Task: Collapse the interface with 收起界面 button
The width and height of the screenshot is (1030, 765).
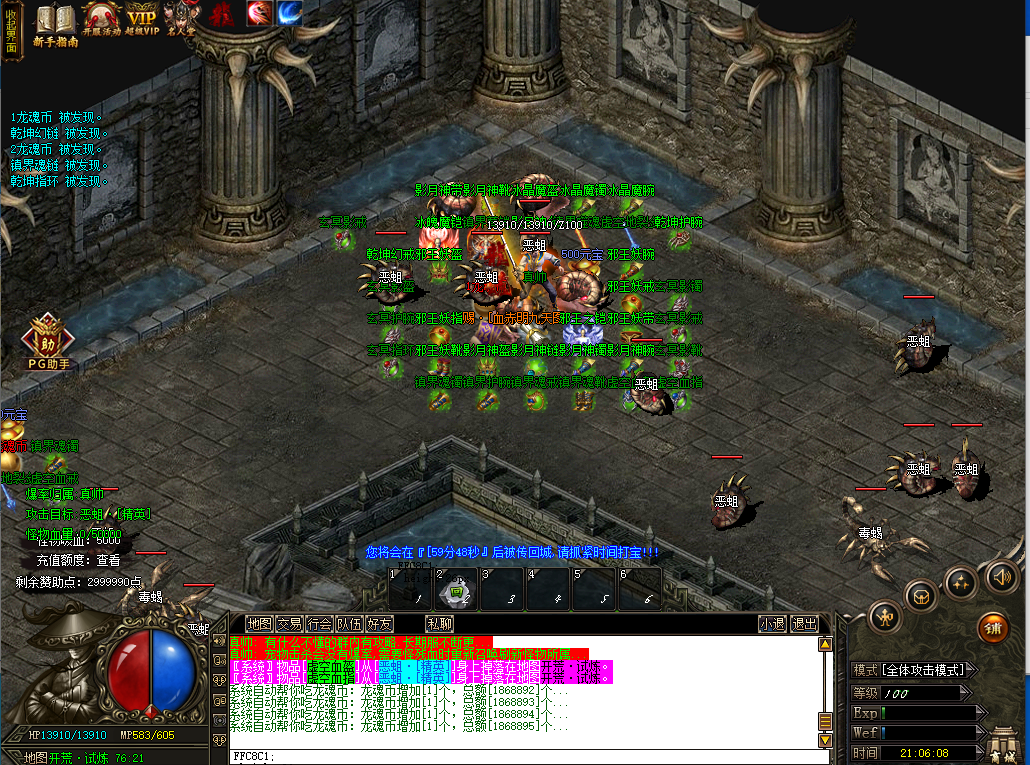Action: 11,30
